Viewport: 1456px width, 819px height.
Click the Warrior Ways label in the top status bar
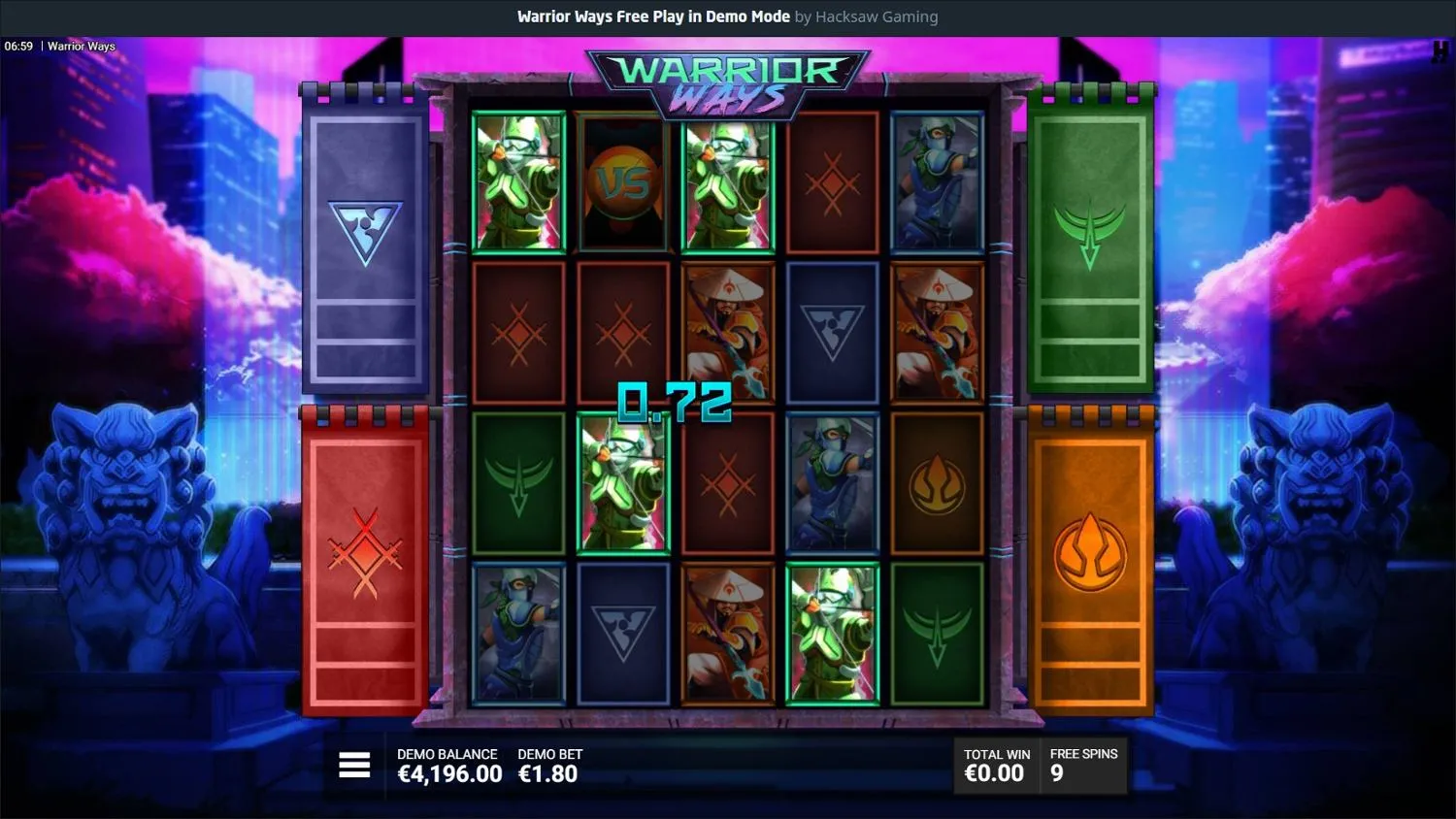tap(83, 46)
